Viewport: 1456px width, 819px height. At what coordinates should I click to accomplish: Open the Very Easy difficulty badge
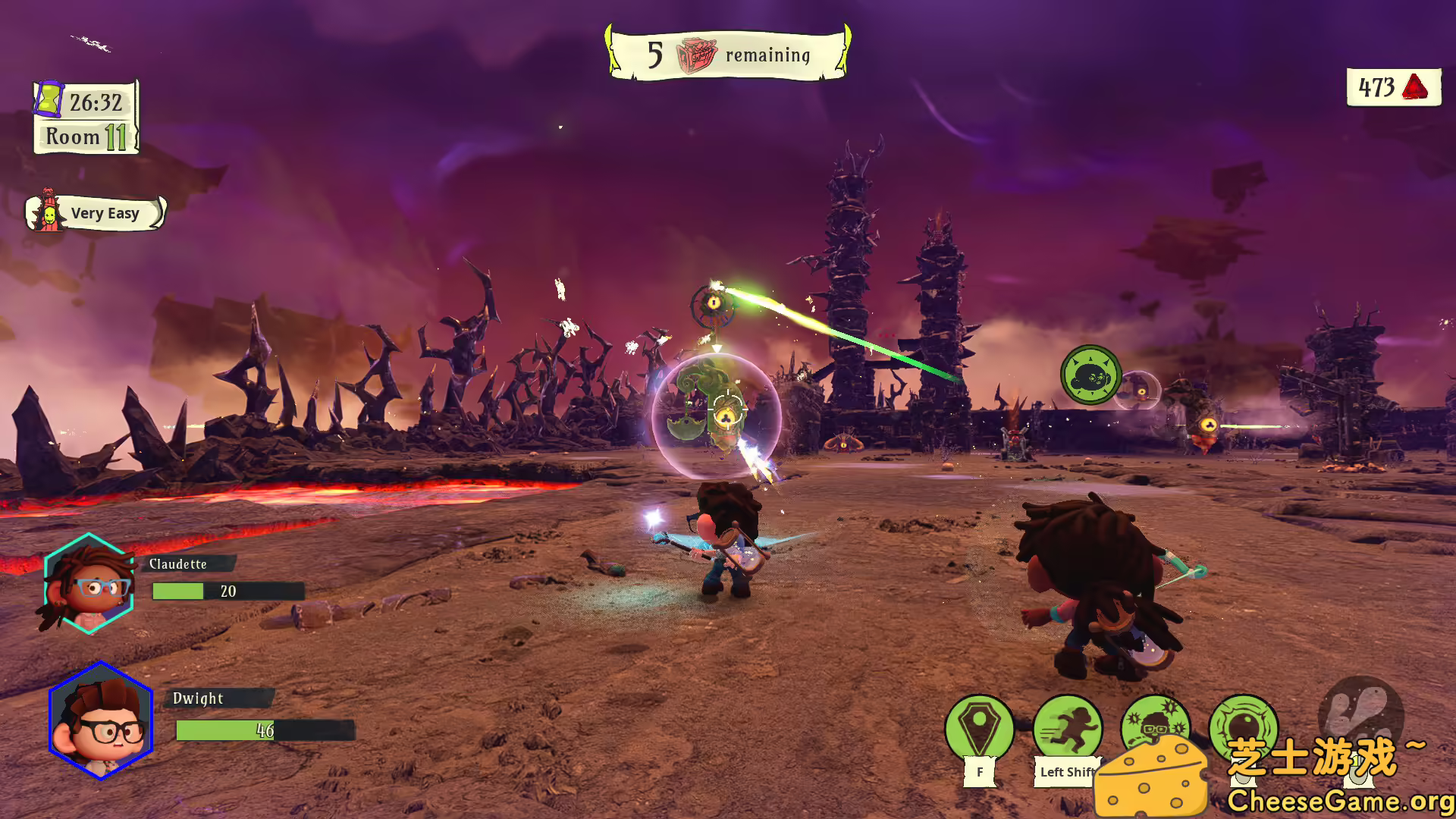pos(96,213)
